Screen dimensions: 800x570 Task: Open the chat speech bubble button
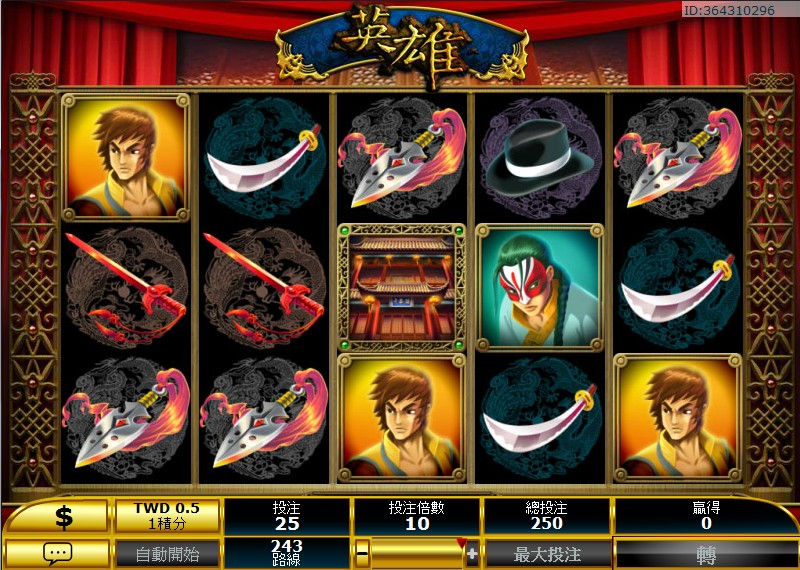[56, 553]
